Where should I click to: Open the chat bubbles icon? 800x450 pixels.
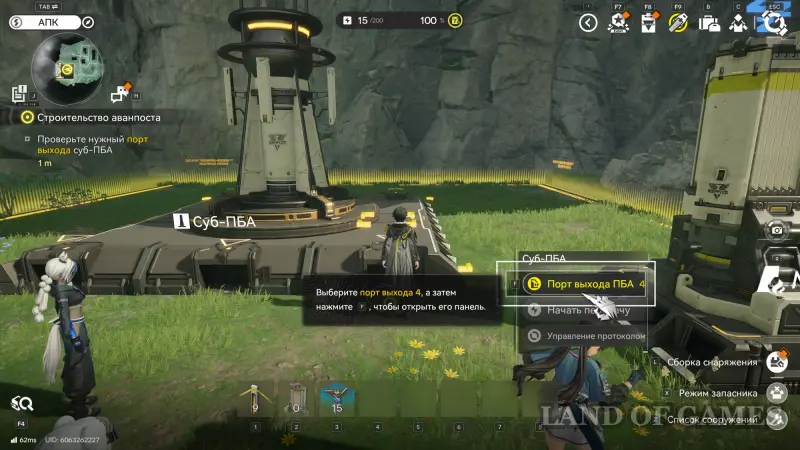pos(120,94)
